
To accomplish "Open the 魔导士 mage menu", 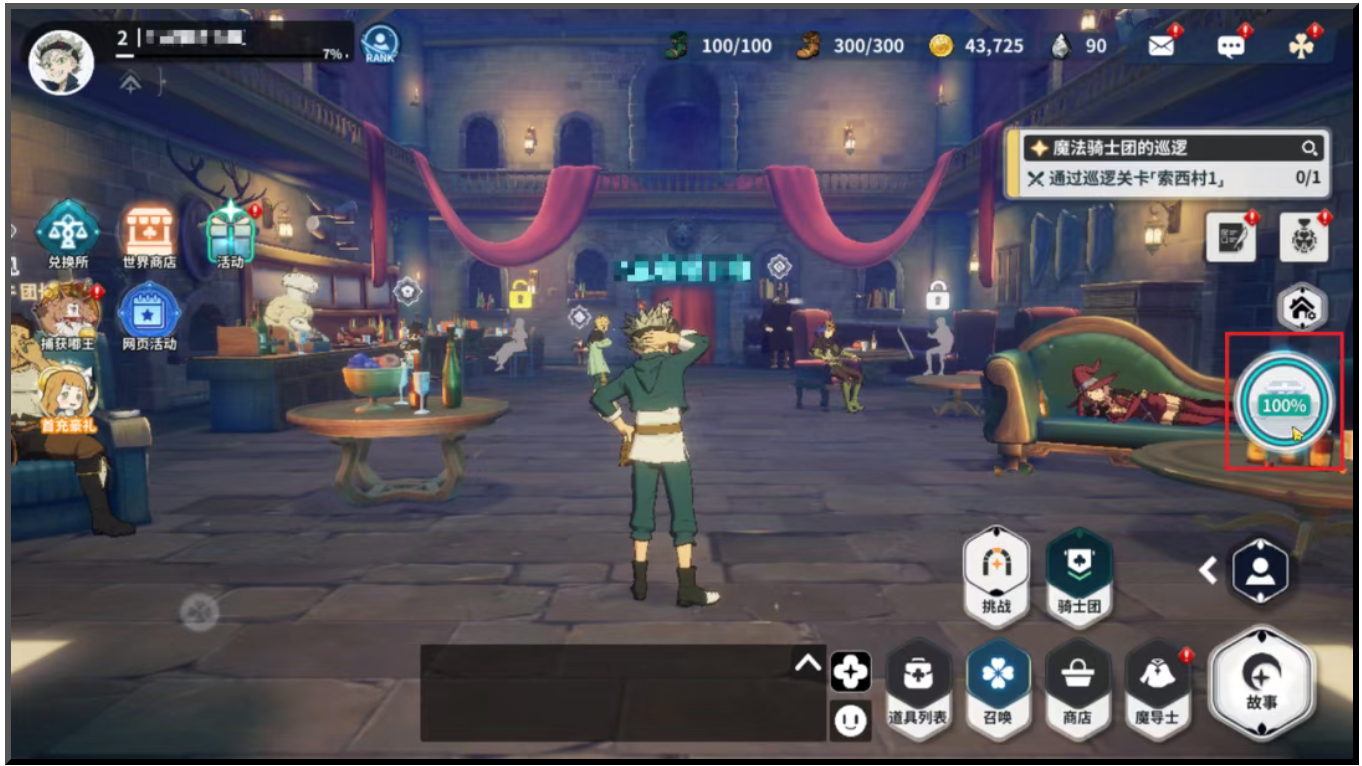I will [1158, 688].
